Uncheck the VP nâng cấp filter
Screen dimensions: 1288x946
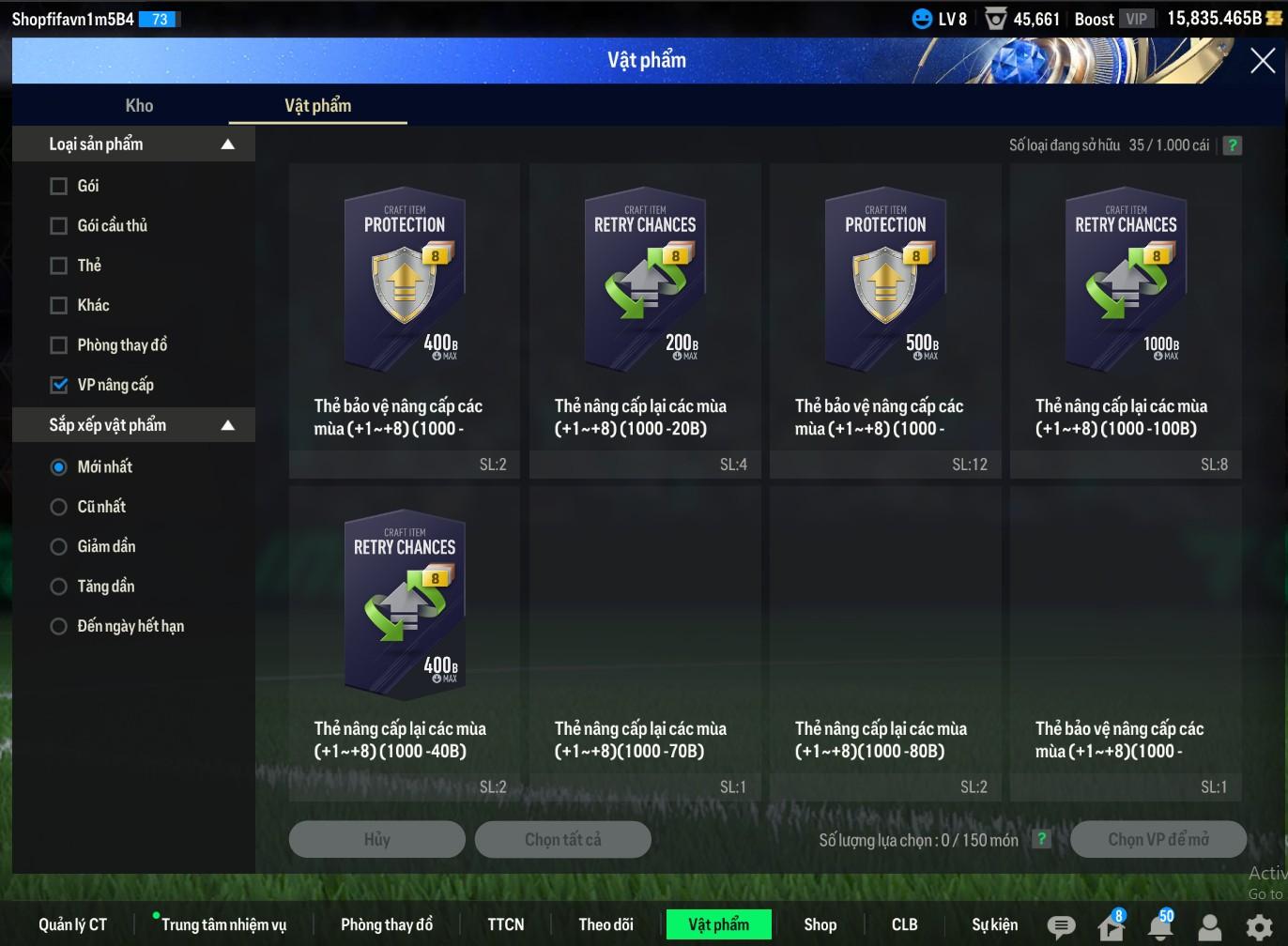pyautogui.click(x=59, y=385)
